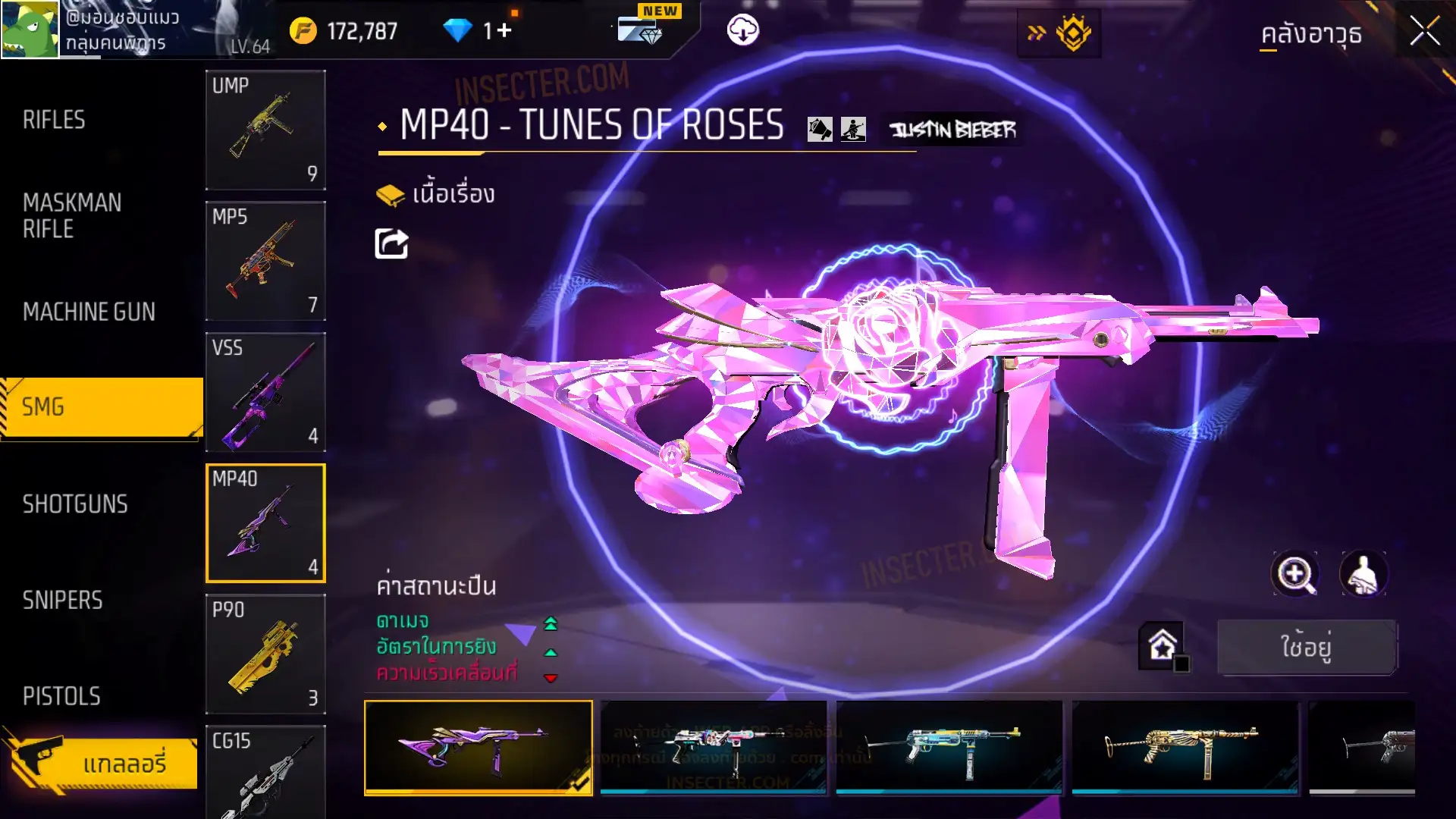Pick the P90 weapon tile
This screenshot has height=819, width=1456.
265,654
